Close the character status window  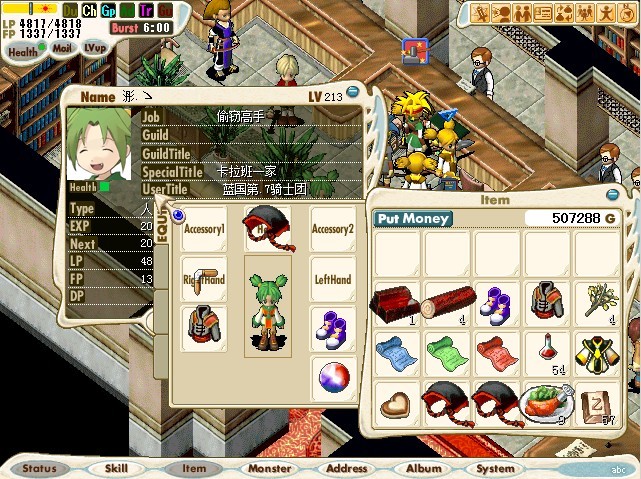coord(352,92)
